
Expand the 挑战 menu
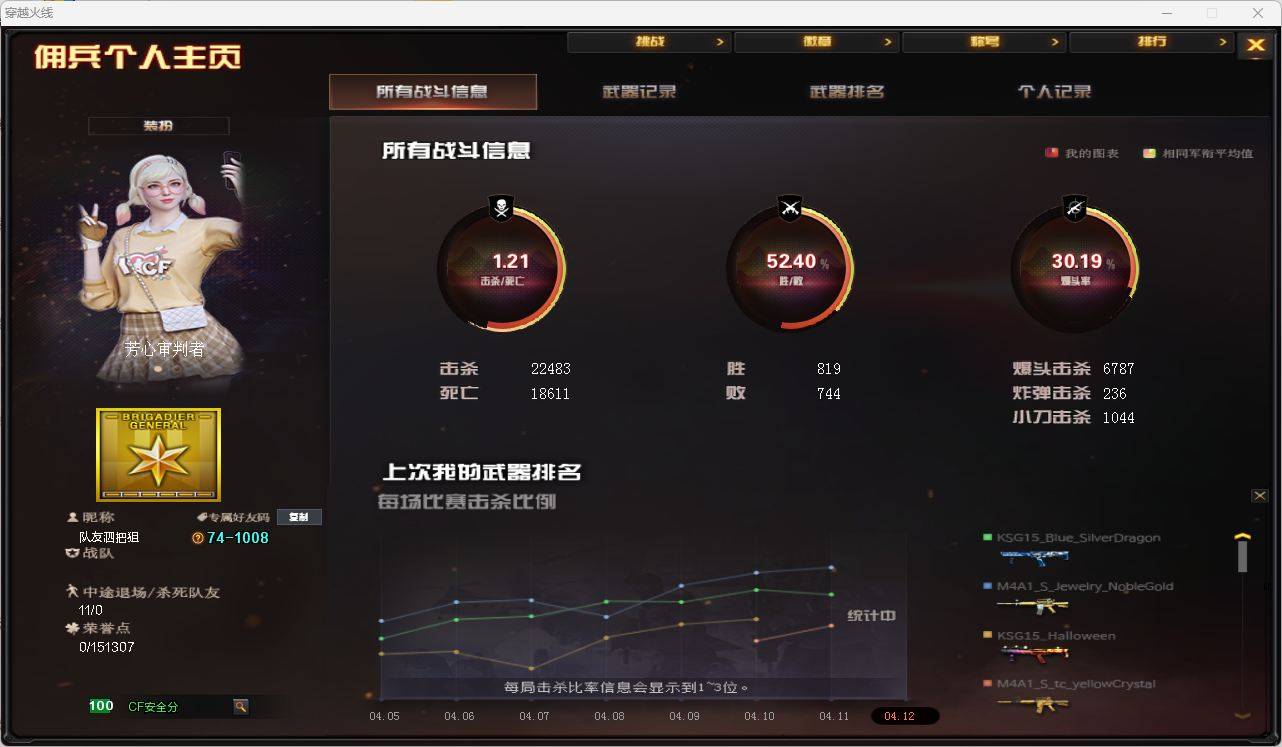(651, 42)
